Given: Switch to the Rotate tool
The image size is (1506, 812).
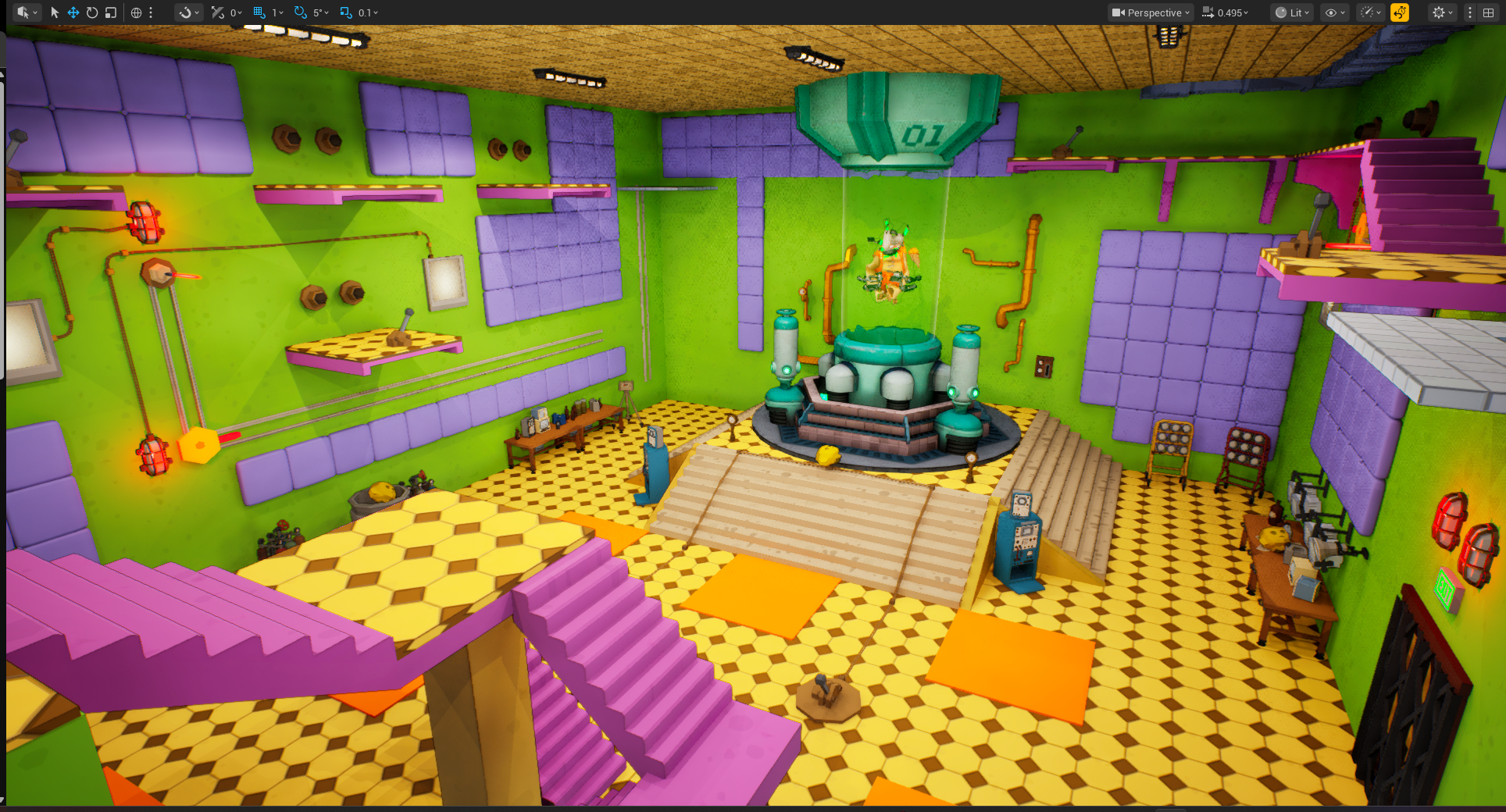Looking at the screenshot, I should point(92,12).
